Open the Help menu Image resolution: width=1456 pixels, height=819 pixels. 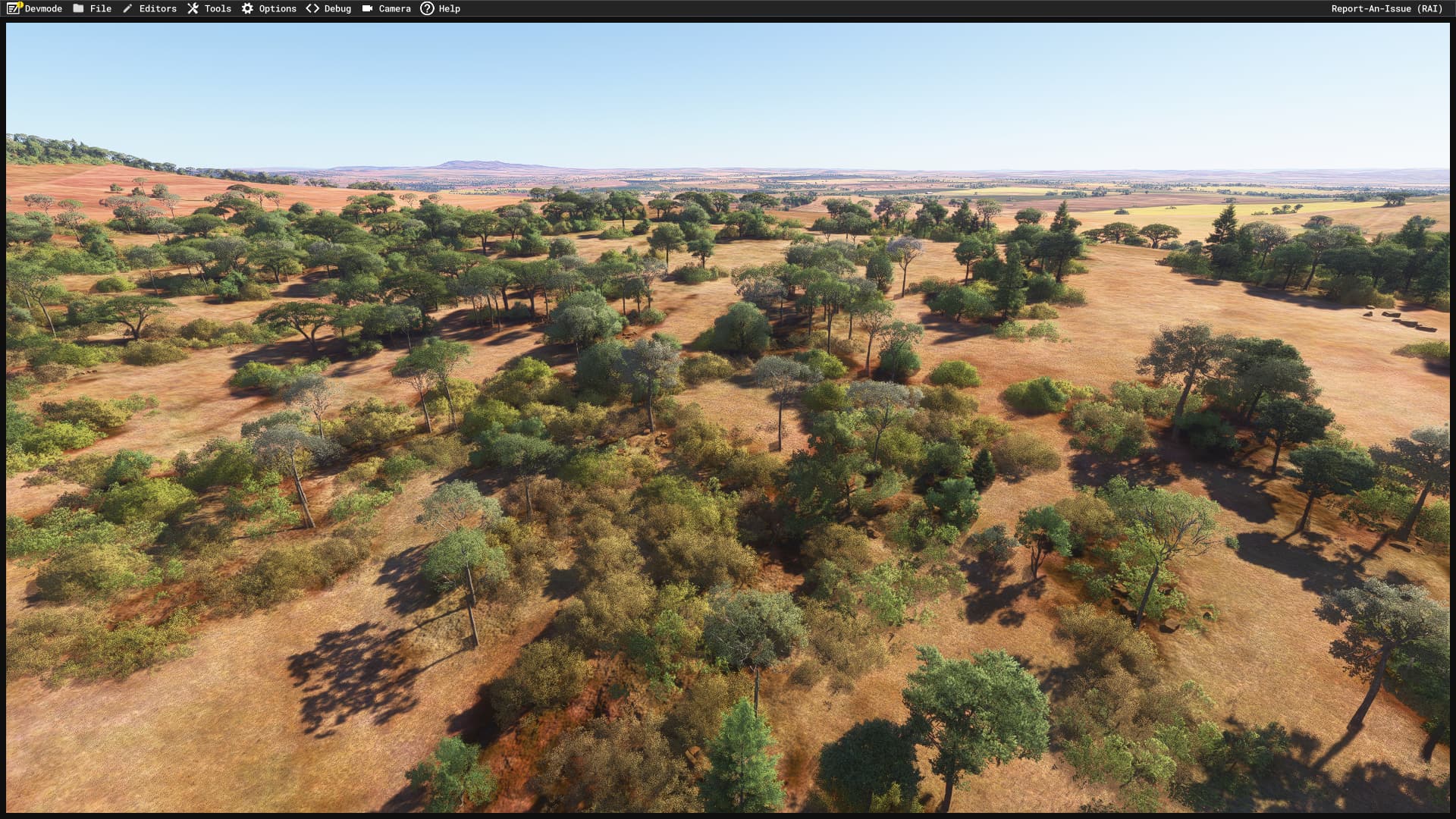pyautogui.click(x=449, y=8)
